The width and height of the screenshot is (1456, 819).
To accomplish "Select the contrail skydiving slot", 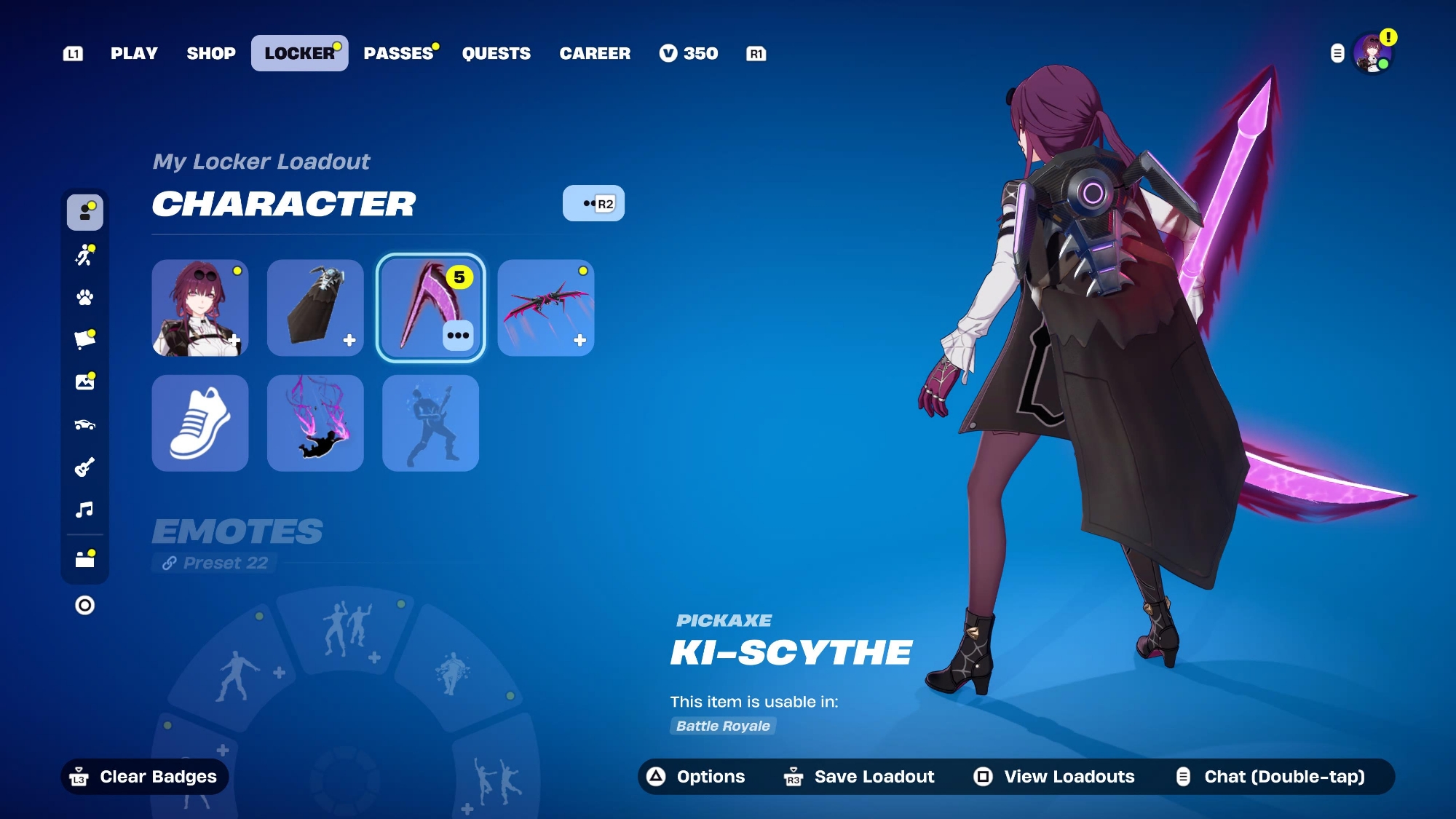I will [315, 423].
